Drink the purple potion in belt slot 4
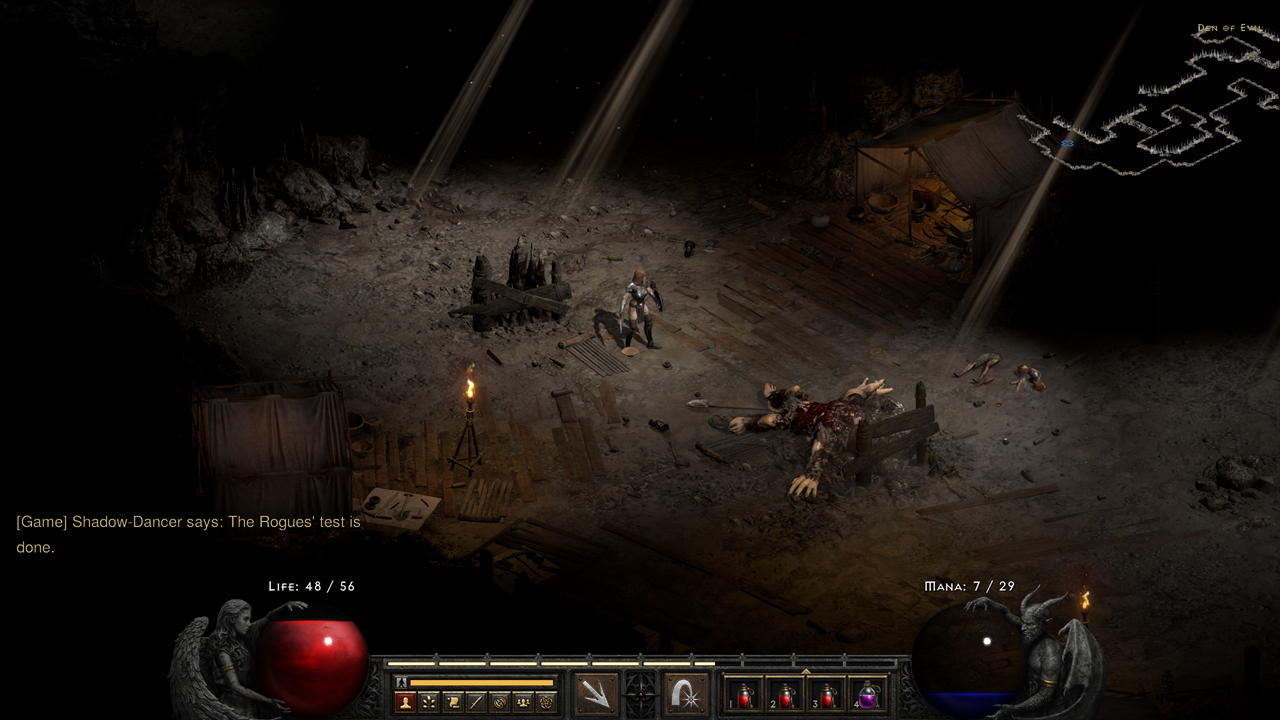 pyautogui.click(x=868, y=697)
